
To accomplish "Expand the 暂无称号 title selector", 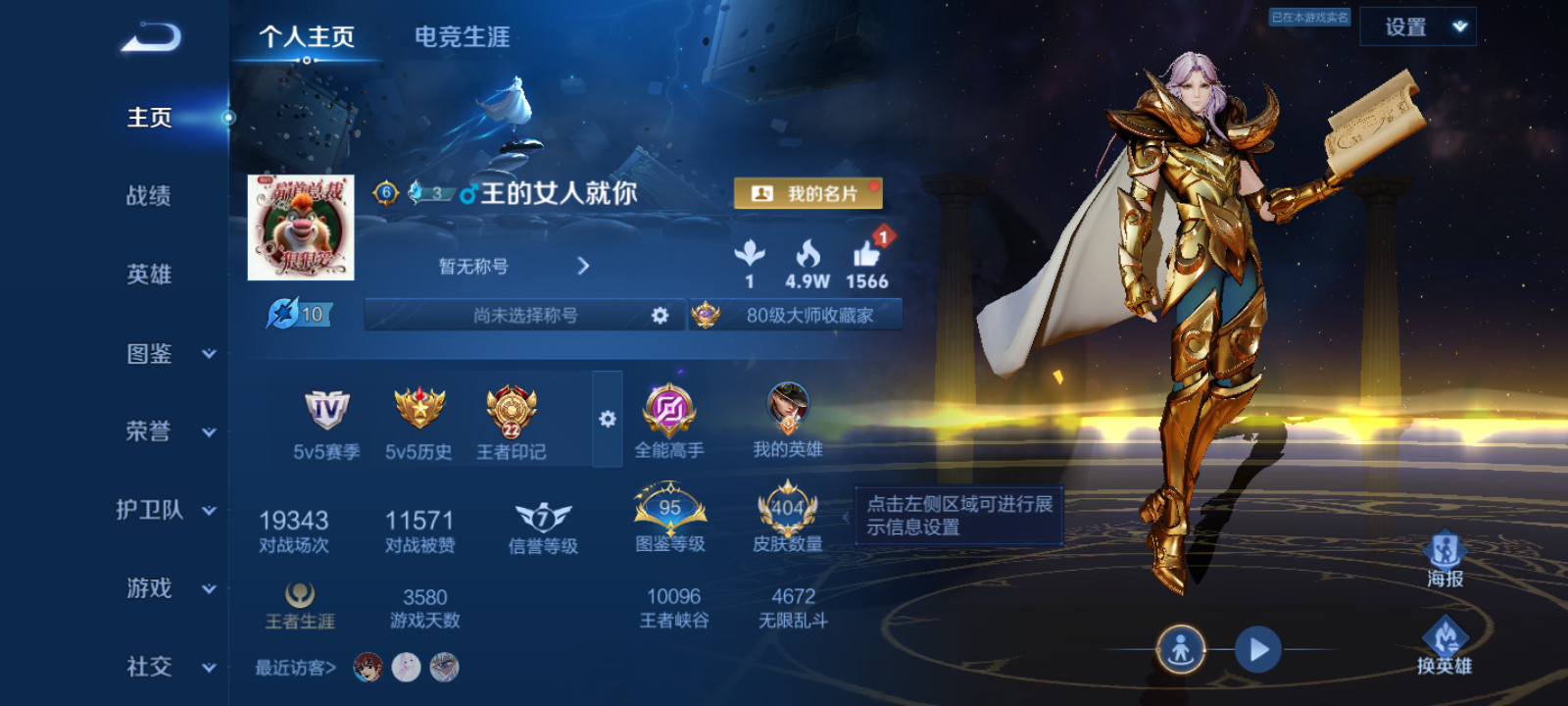I will pos(582,265).
